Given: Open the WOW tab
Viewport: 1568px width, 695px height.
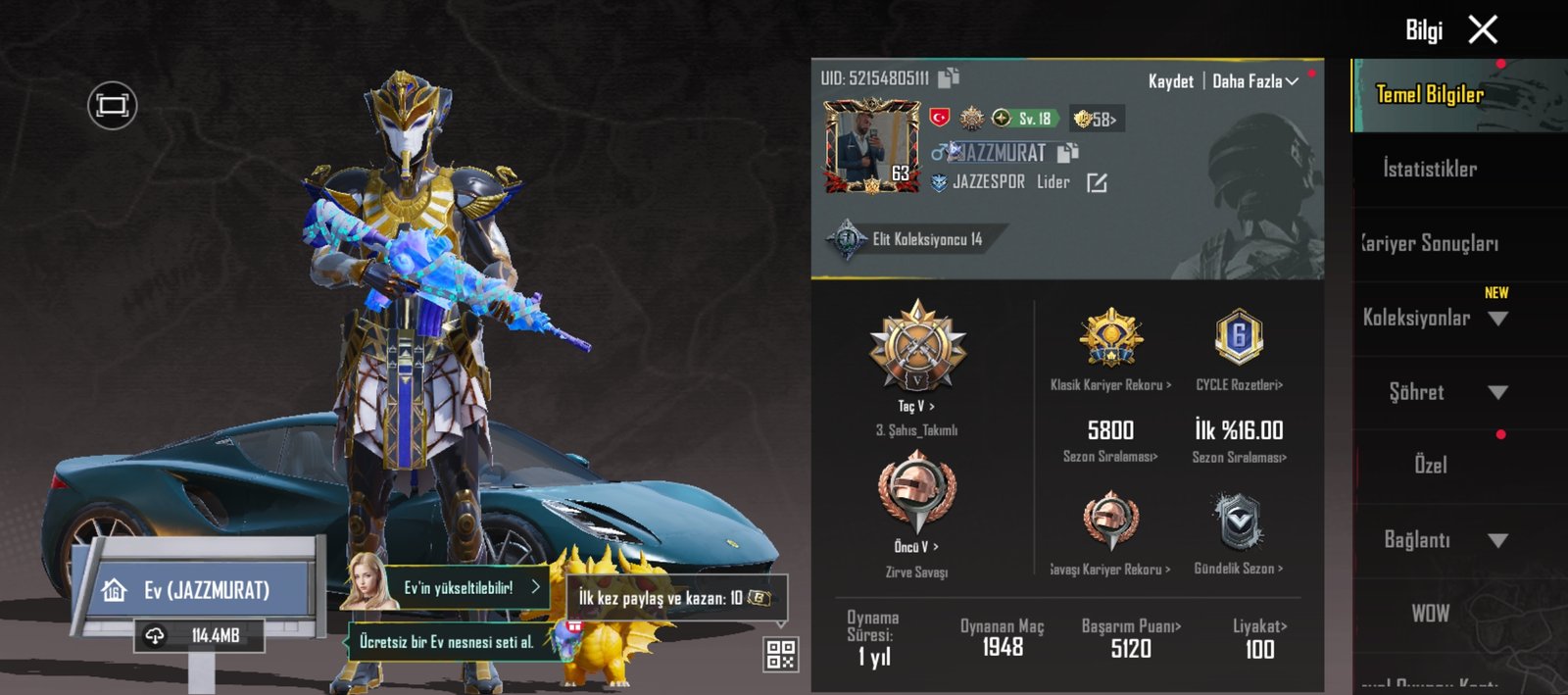Looking at the screenshot, I should tap(1430, 614).
